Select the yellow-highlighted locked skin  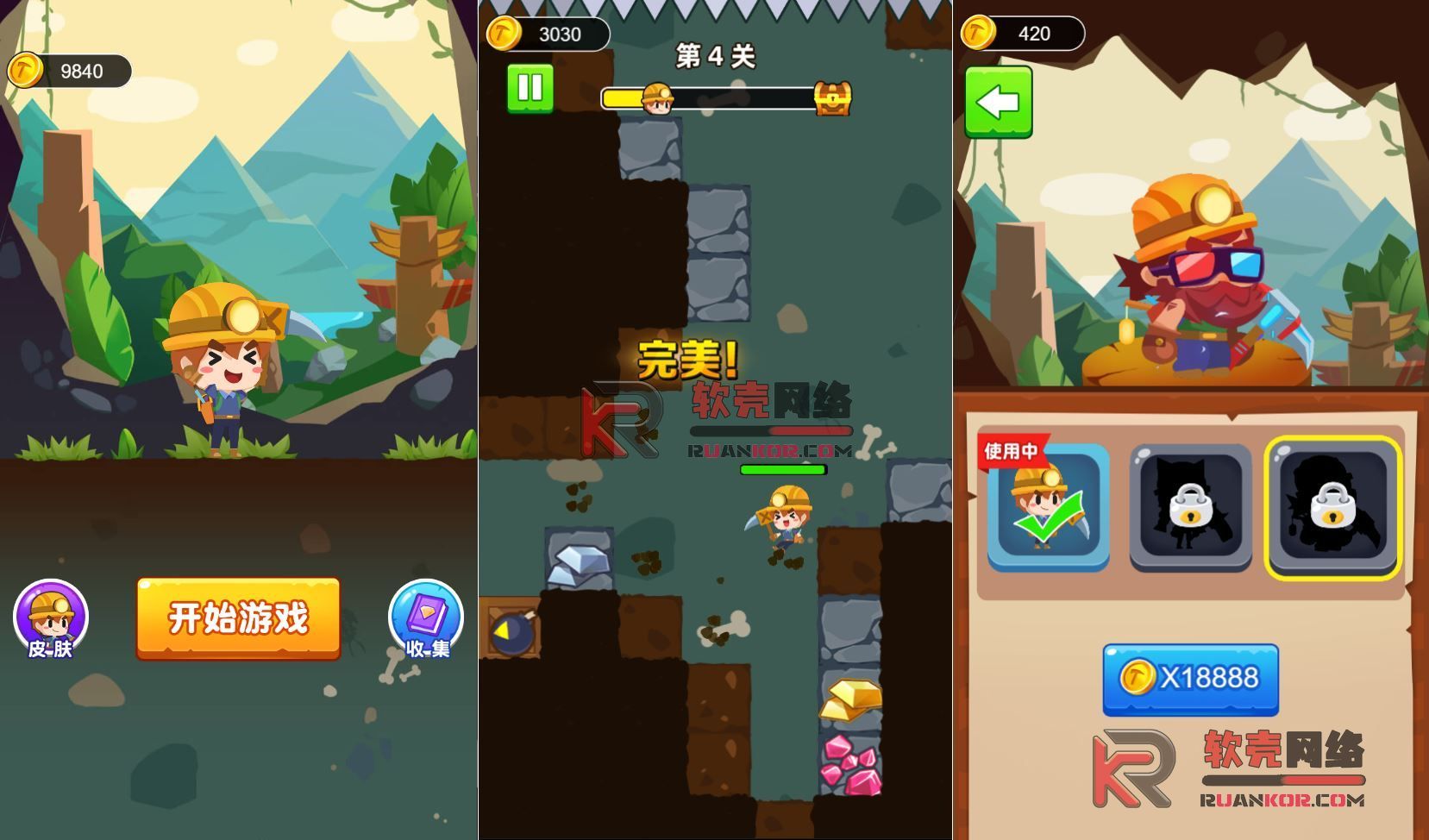tap(1332, 508)
